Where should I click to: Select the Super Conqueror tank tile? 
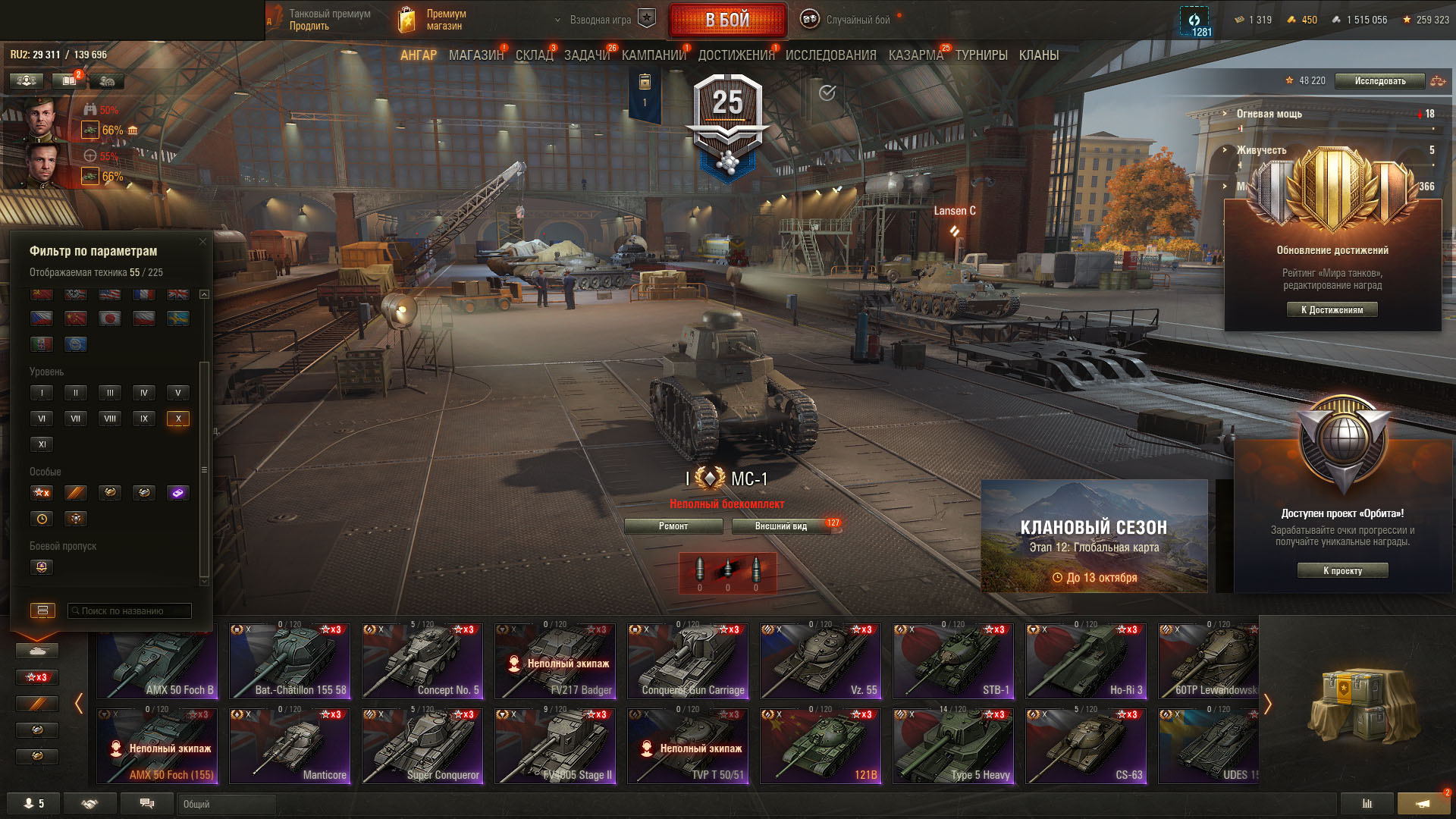click(422, 746)
